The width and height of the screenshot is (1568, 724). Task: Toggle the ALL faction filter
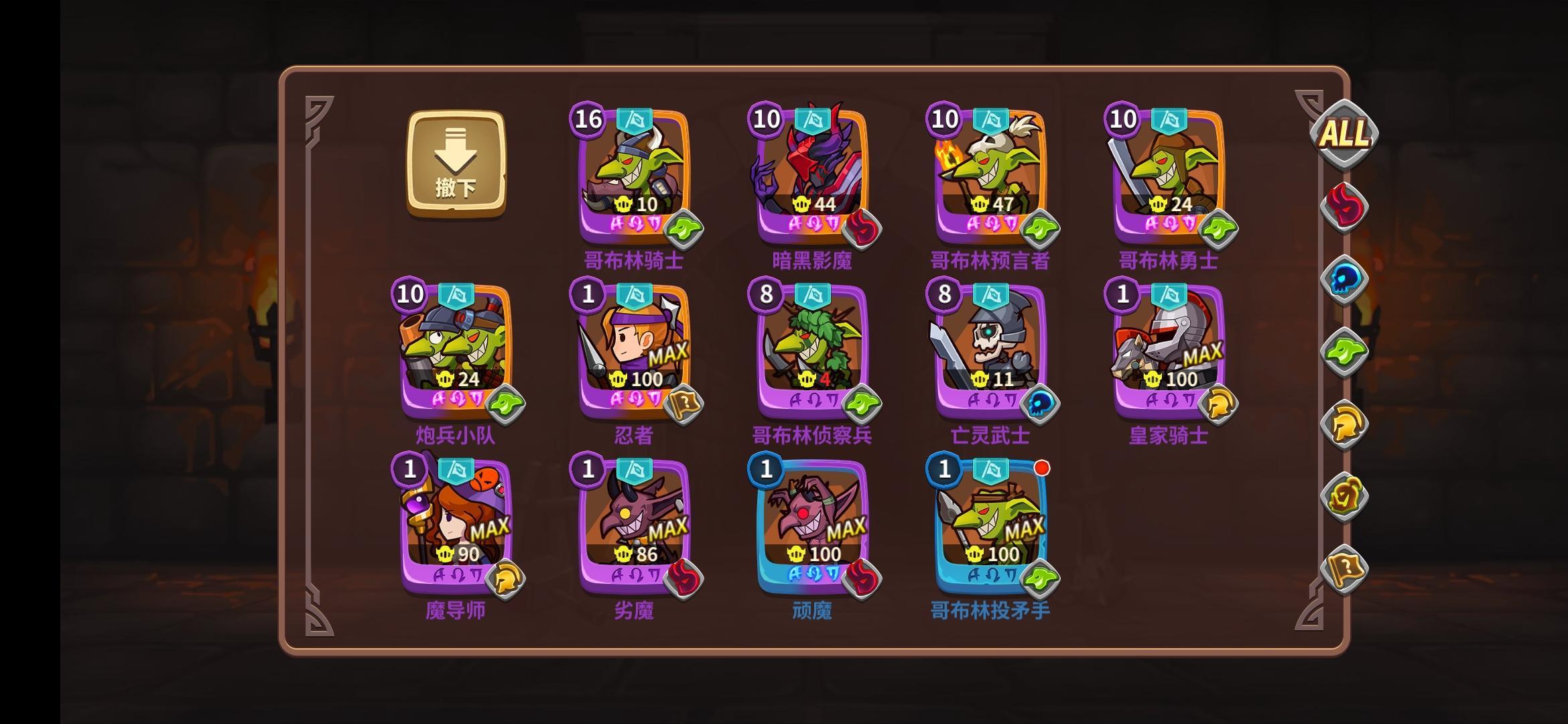[x=1344, y=134]
